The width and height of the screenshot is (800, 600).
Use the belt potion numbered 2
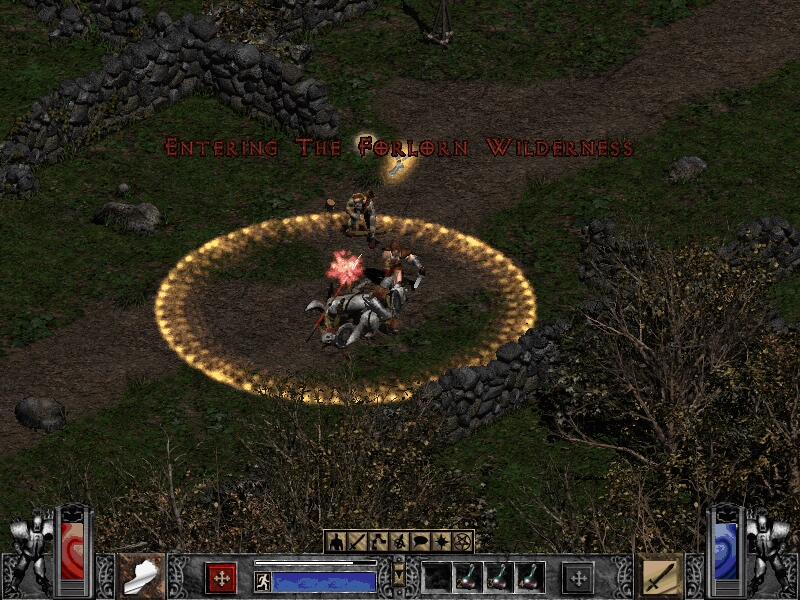tap(467, 577)
